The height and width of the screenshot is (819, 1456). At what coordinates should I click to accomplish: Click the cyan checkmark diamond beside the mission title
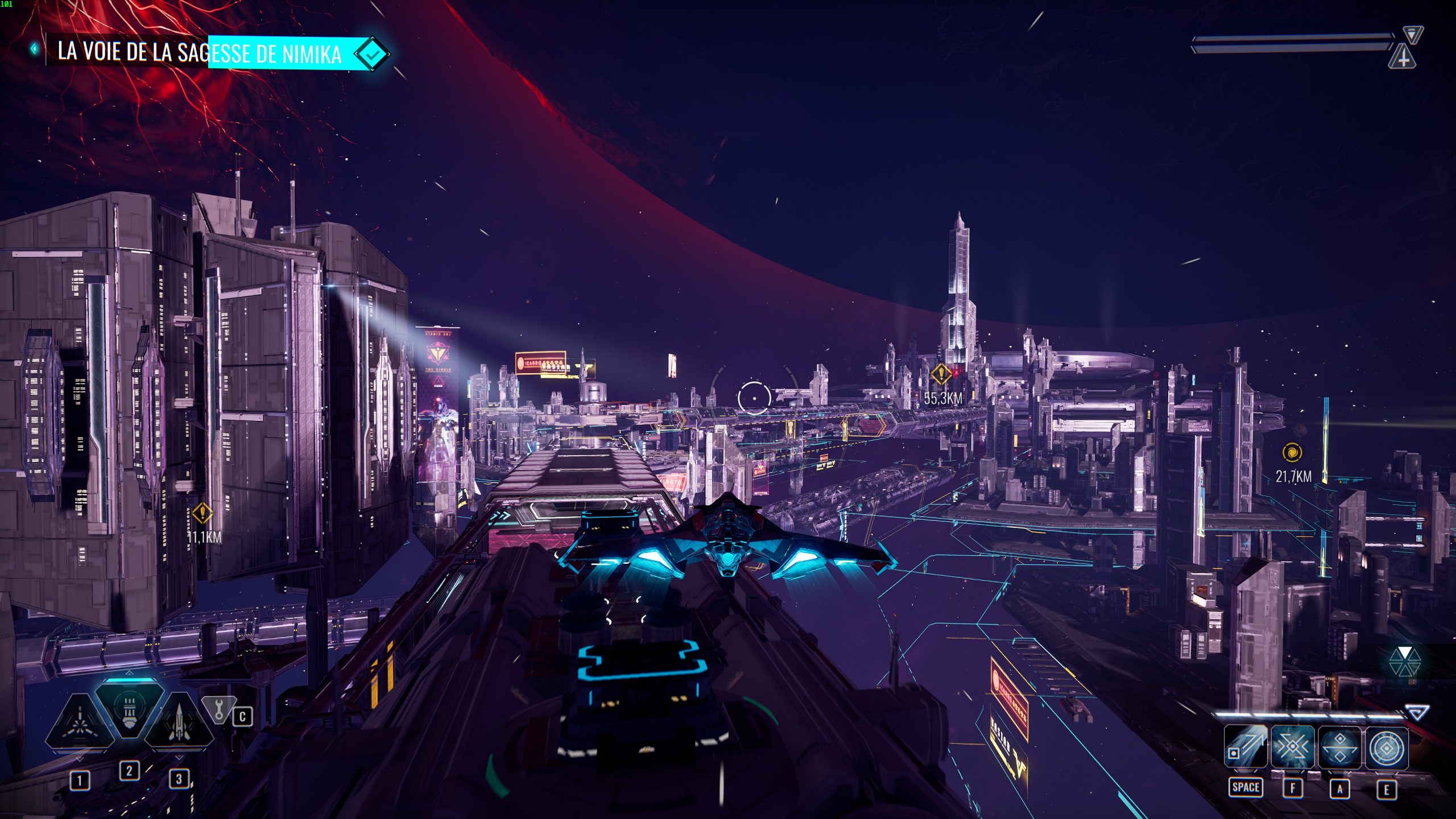pyautogui.click(x=372, y=54)
